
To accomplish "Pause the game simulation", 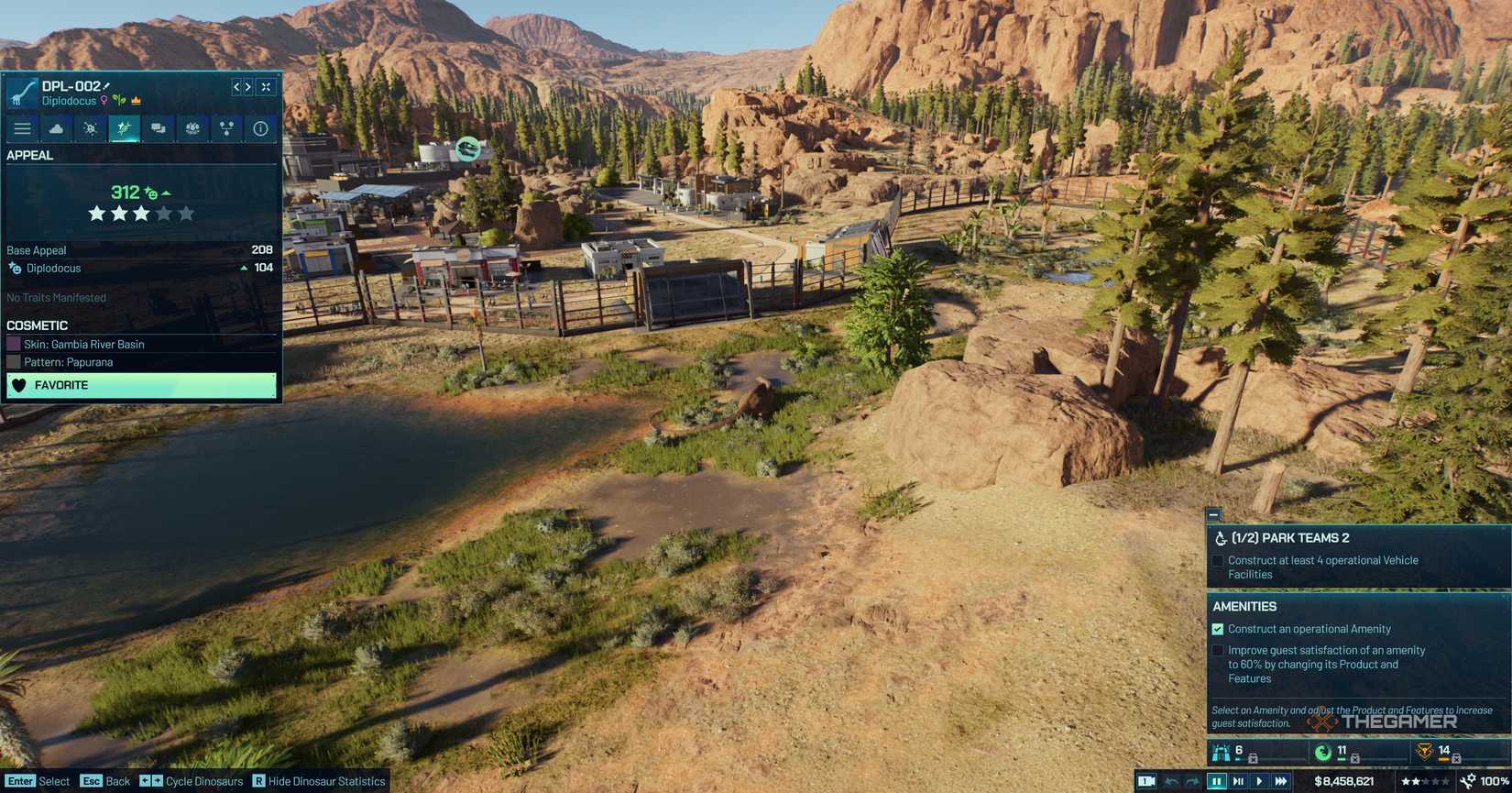I will [x=1216, y=780].
